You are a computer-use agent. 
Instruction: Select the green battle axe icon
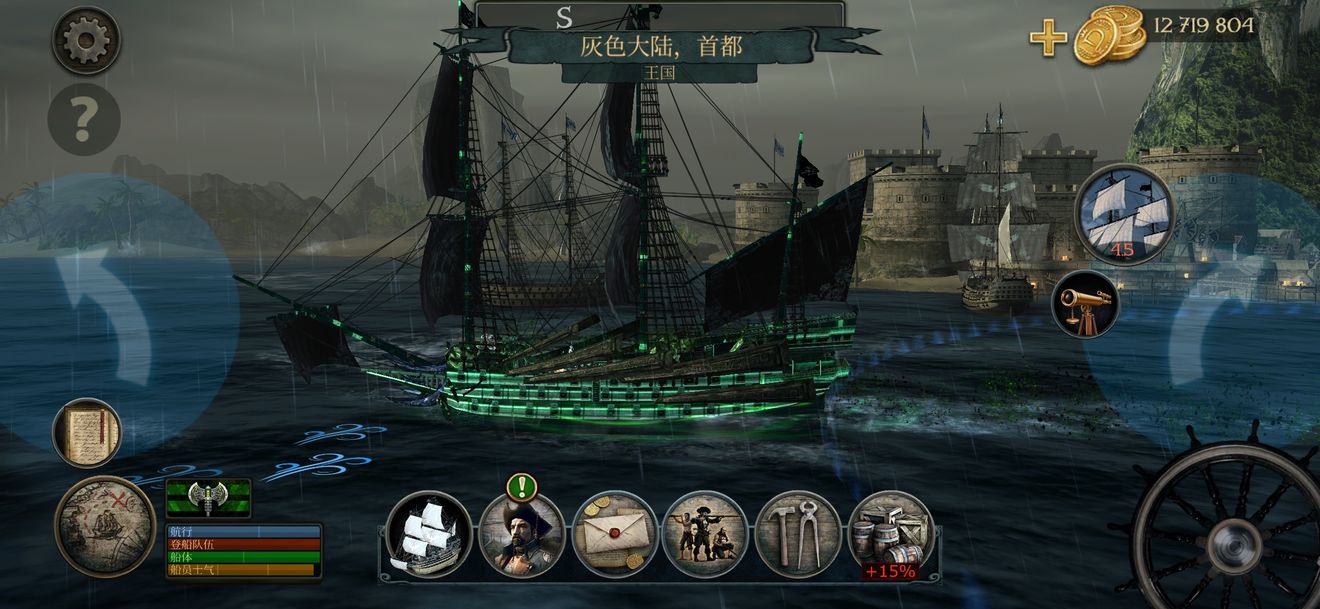(x=208, y=497)
